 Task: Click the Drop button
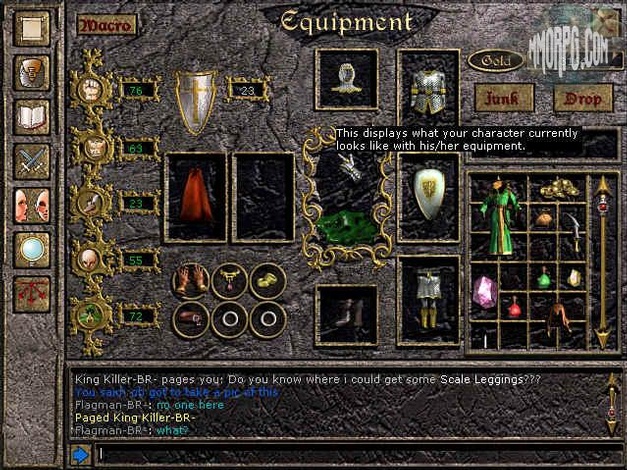583,98
